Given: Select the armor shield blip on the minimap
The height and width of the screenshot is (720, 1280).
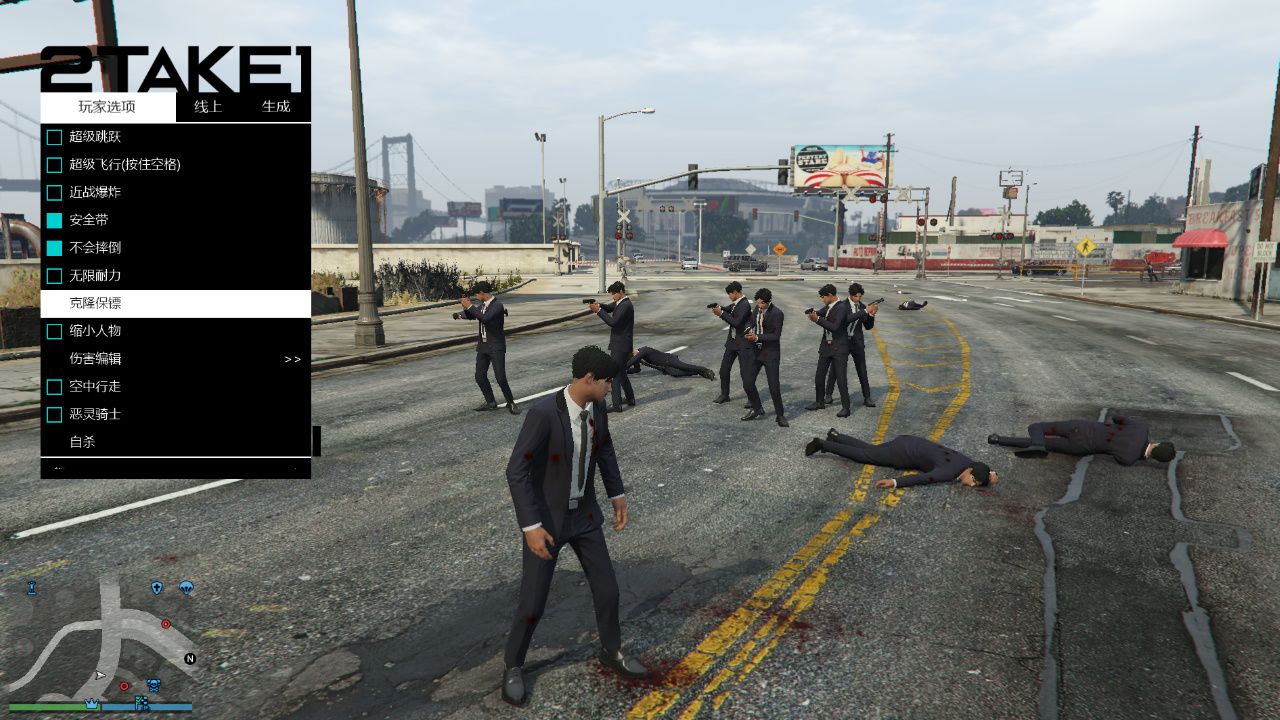Looking at the screenshot, I should point(156,588).
